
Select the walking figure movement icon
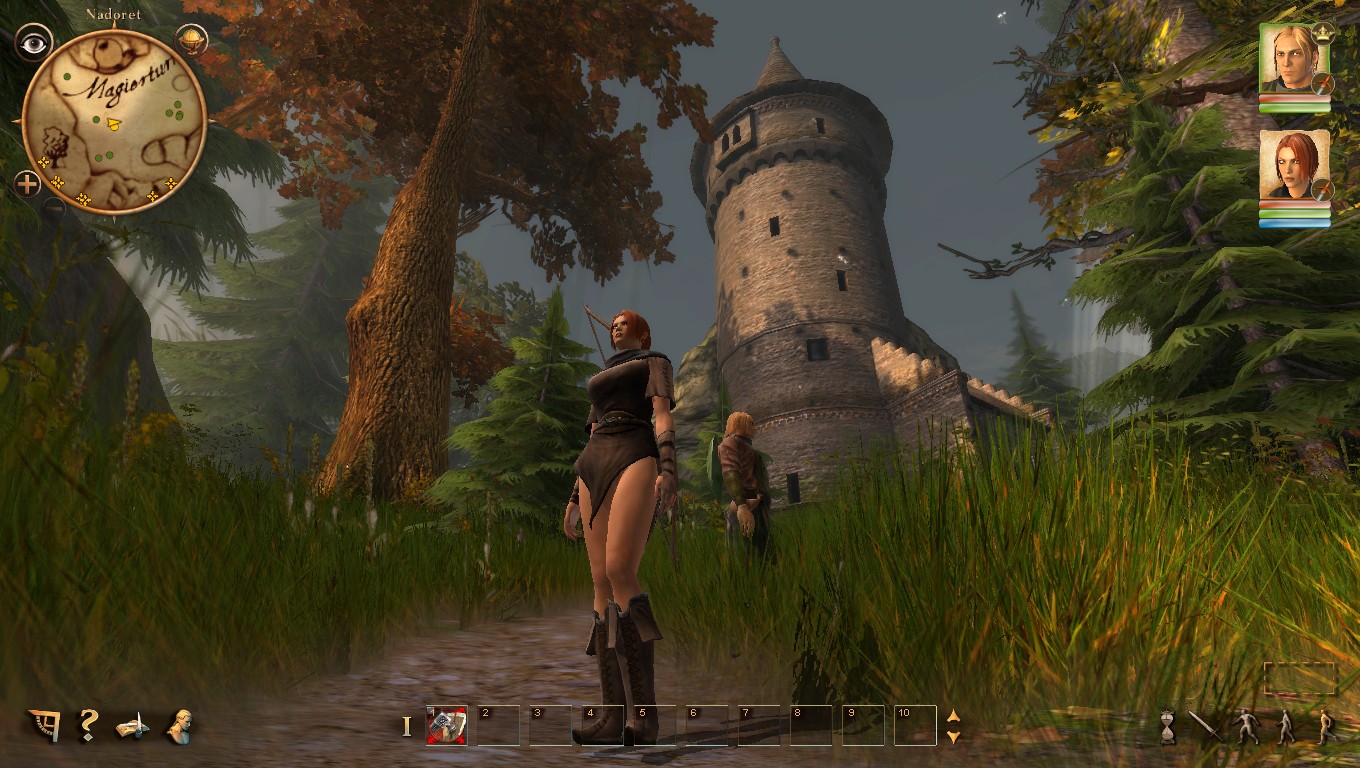[x=1286, y=727]
